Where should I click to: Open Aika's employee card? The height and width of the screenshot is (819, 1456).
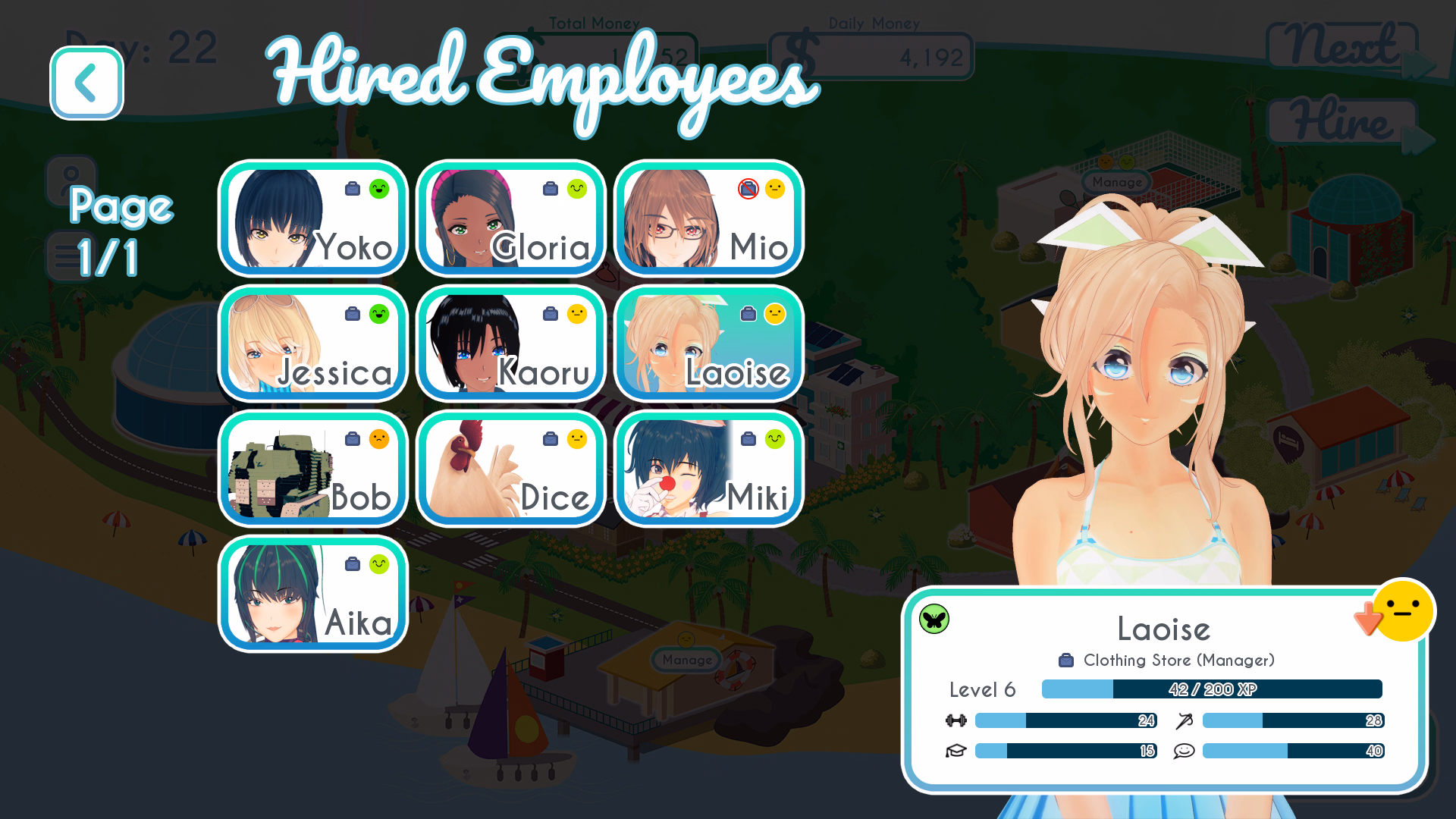coord(312,594)
